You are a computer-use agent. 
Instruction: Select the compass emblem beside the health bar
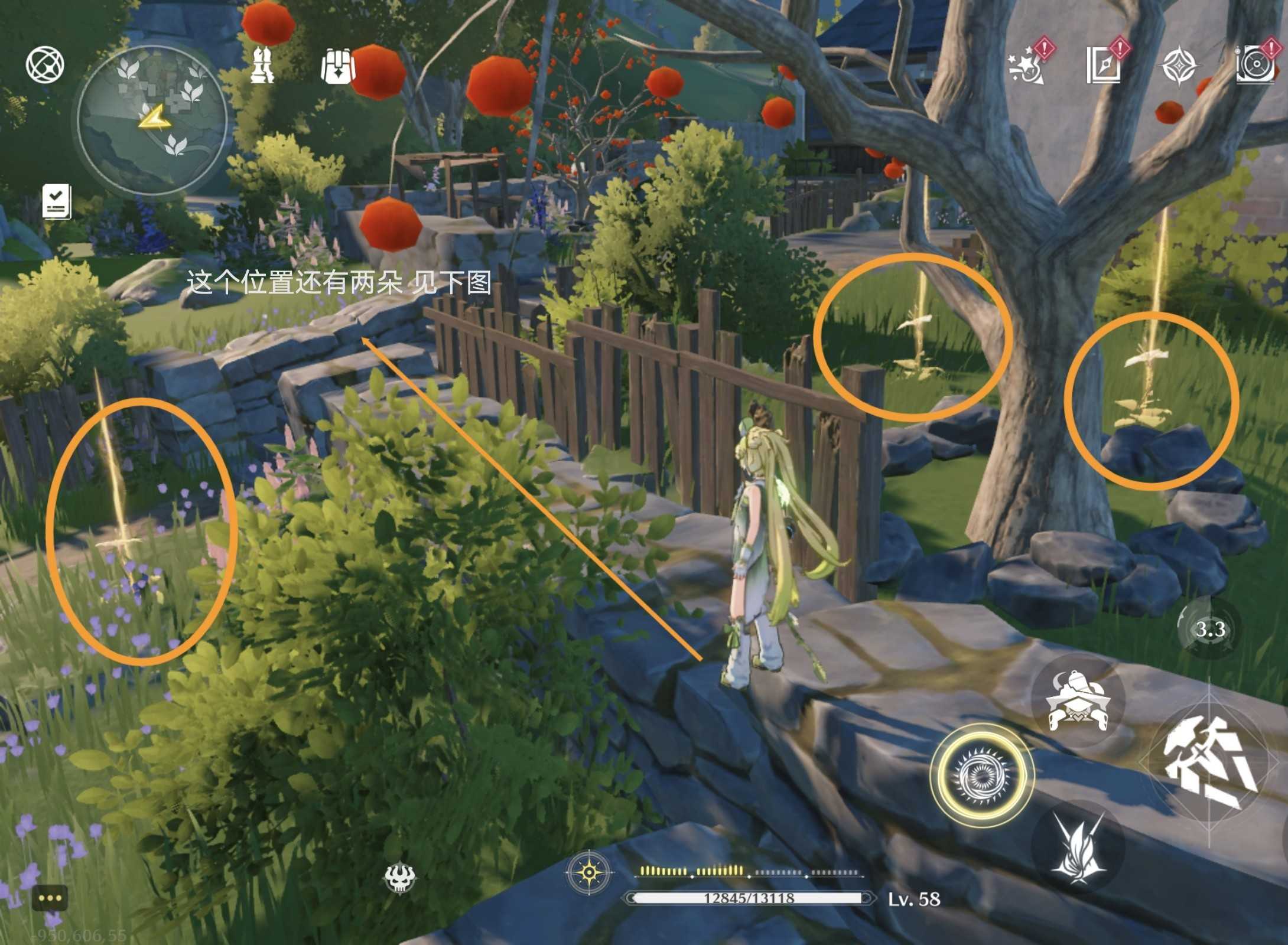(589, 872)
